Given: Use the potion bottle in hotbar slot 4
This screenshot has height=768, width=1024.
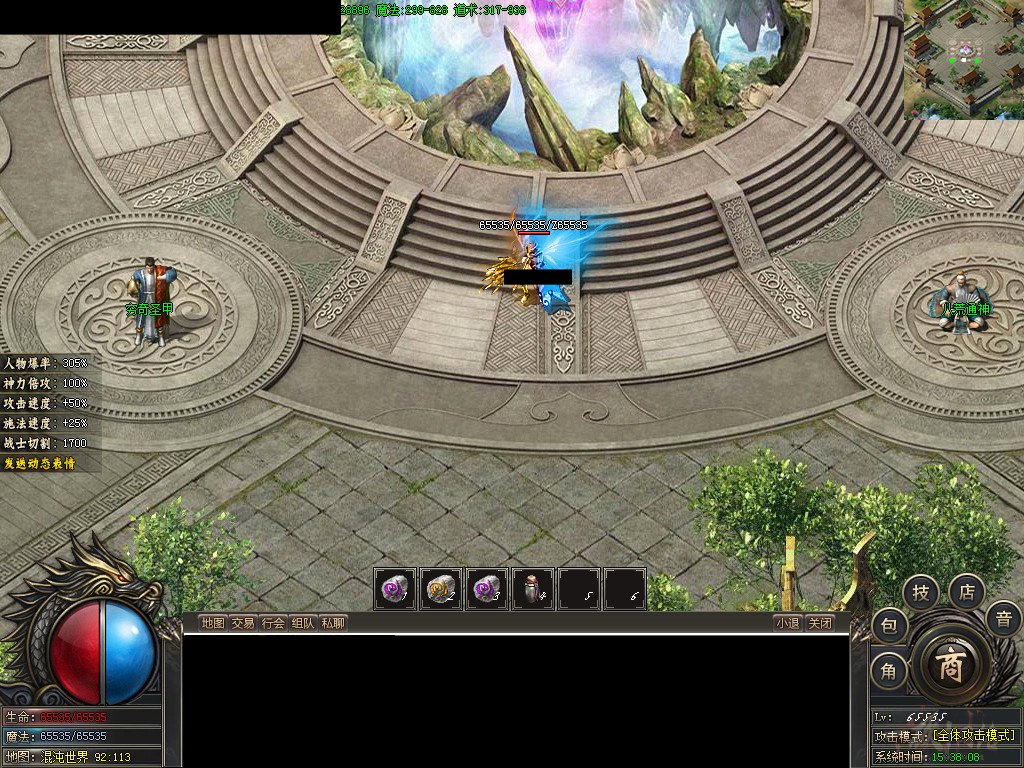Looking at the screenshot, I should [x=533, y=589].
